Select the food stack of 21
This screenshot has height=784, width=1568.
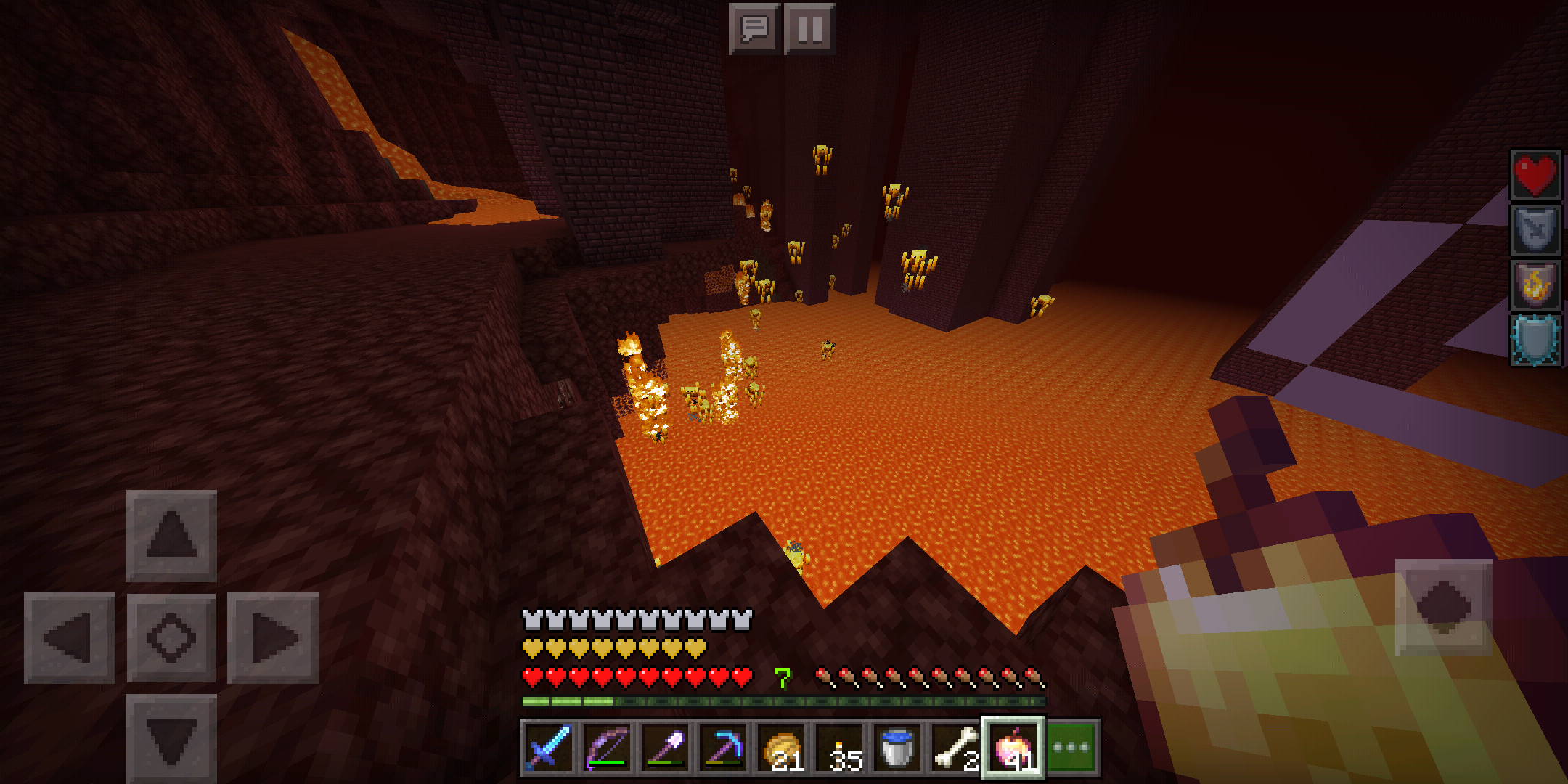coord(781,748)
